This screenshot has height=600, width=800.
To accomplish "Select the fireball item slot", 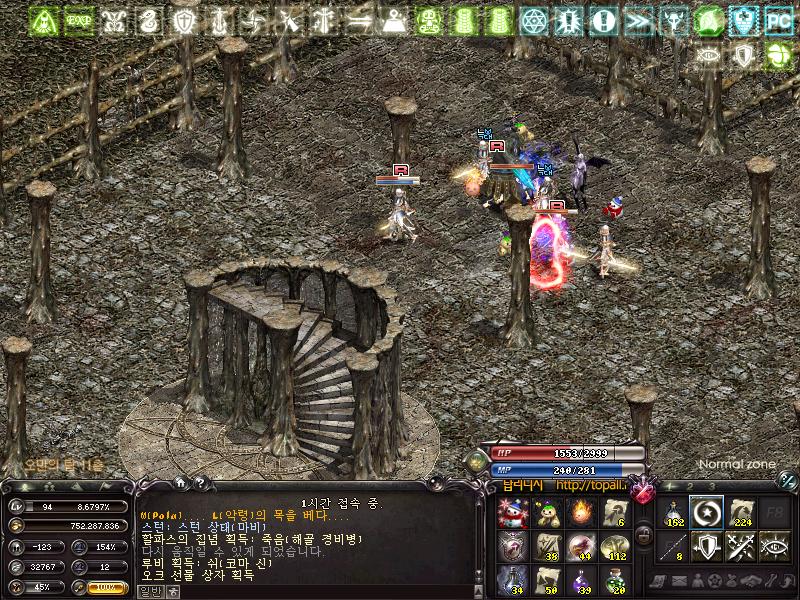I will (x=580, y=514).
